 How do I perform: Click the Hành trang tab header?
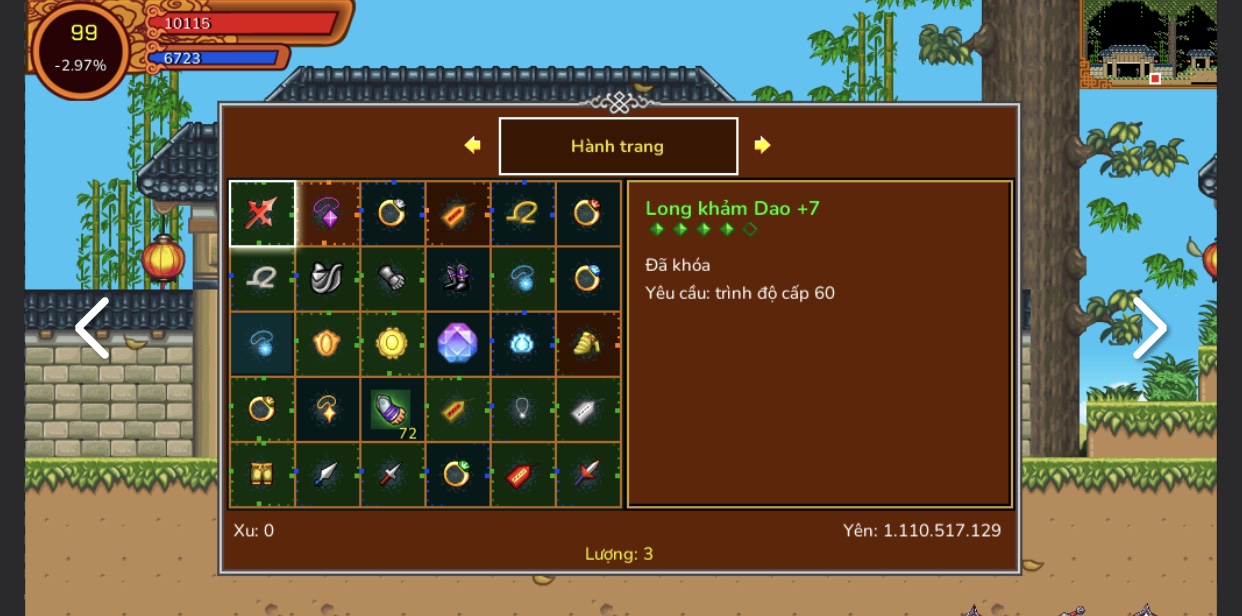(x=618, y=146)
